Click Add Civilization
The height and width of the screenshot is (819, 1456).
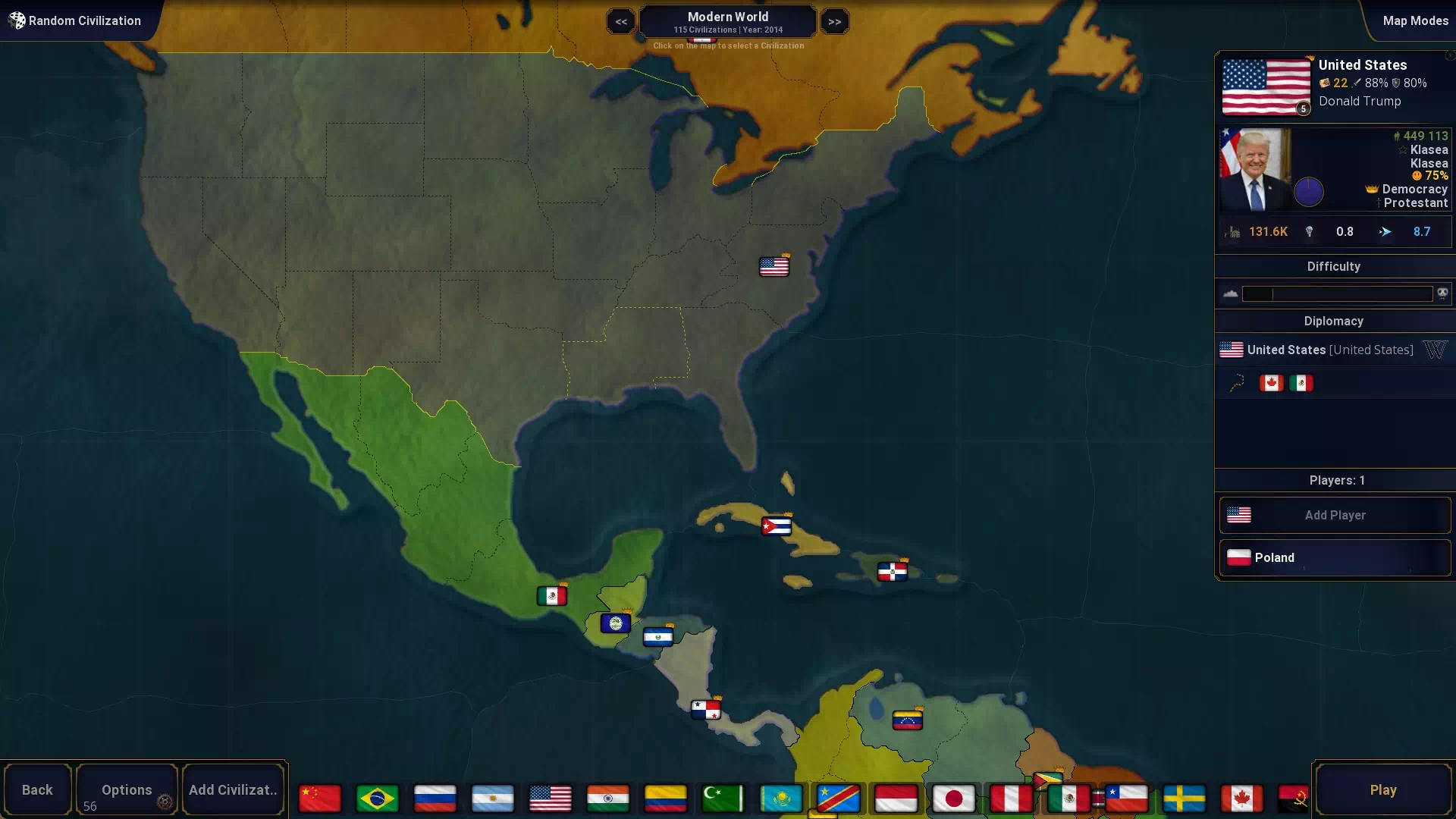(x=233, y=789)
